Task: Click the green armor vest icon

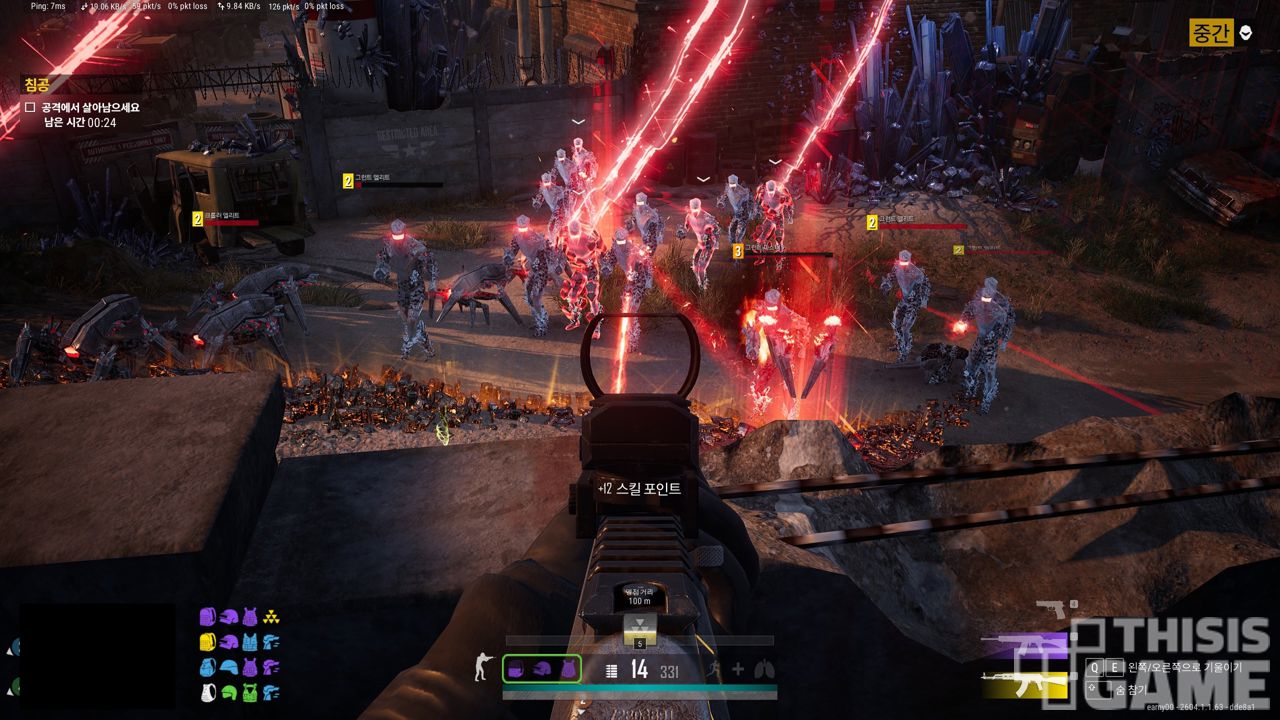Action: pyautogui.click(x=250, y=692)
